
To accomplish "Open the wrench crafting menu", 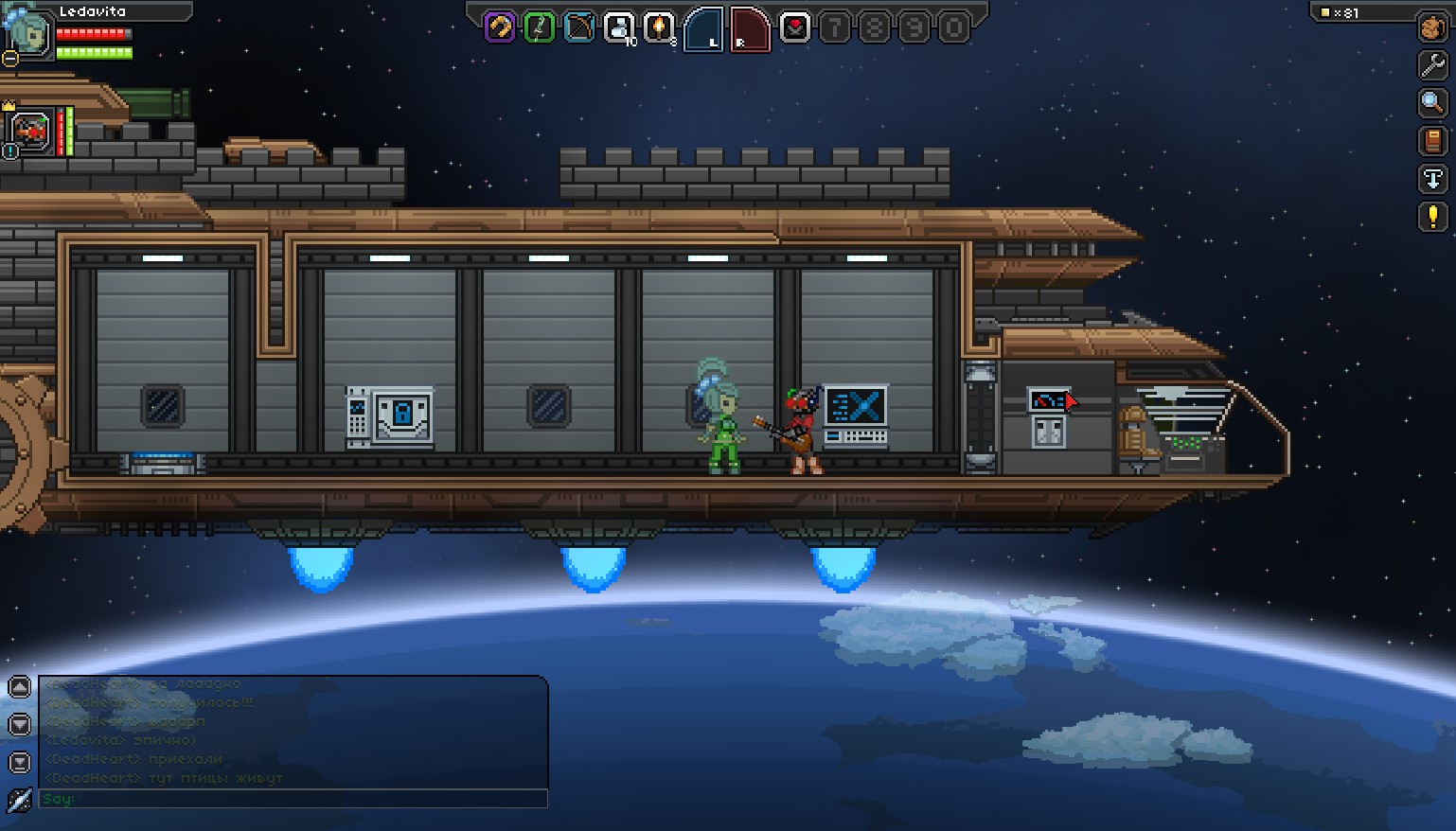I will (x=1432, y=65).
